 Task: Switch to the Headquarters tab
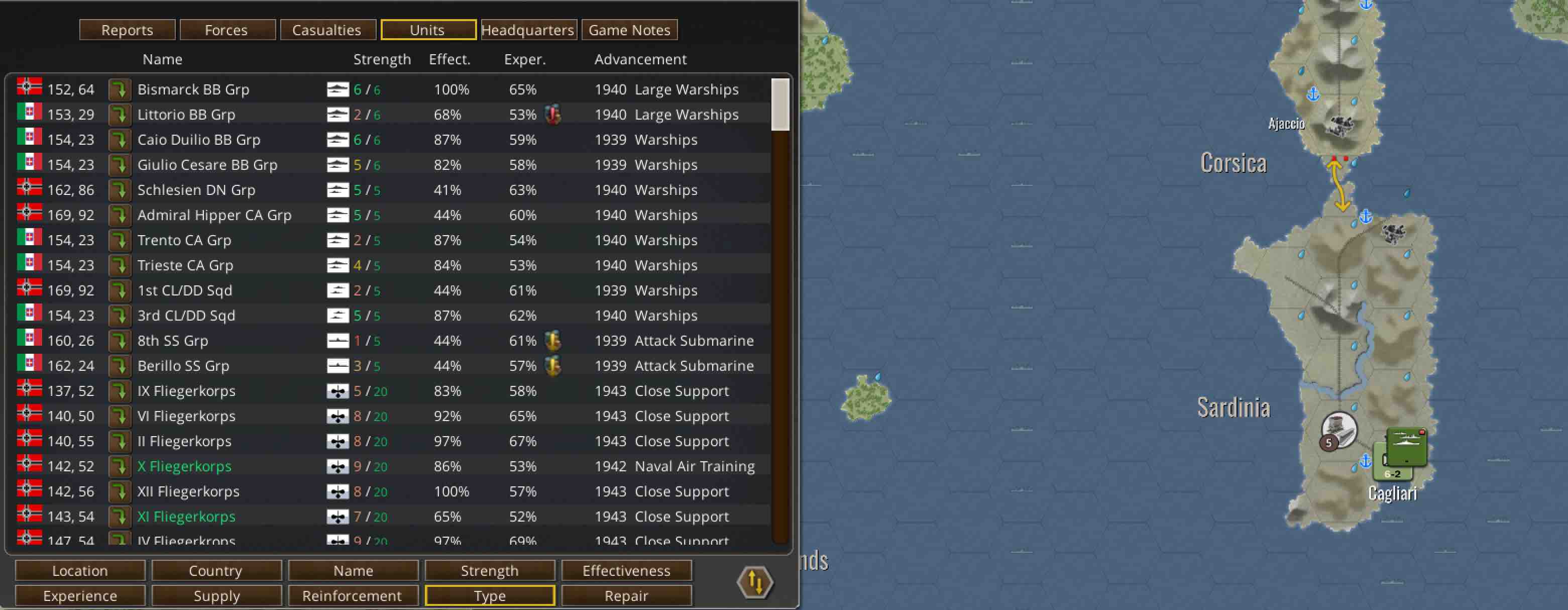click(528, 29)
